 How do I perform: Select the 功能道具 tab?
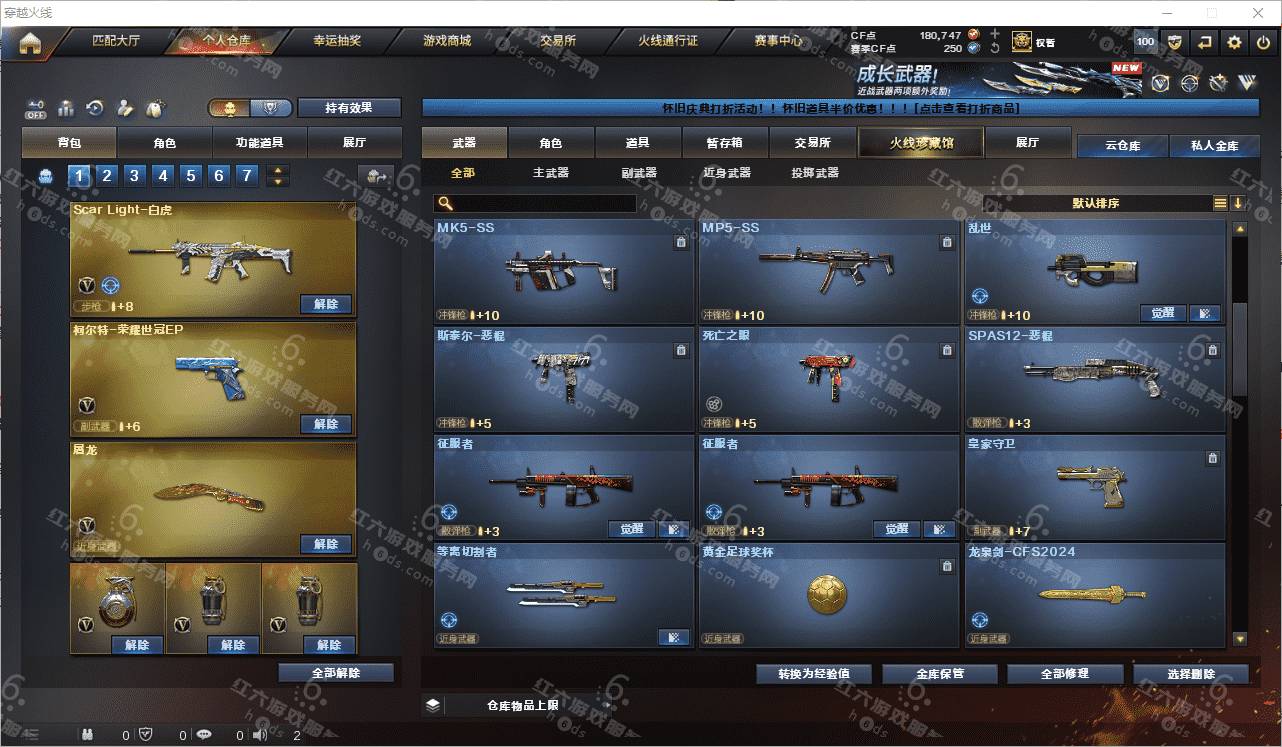[259, 143]
